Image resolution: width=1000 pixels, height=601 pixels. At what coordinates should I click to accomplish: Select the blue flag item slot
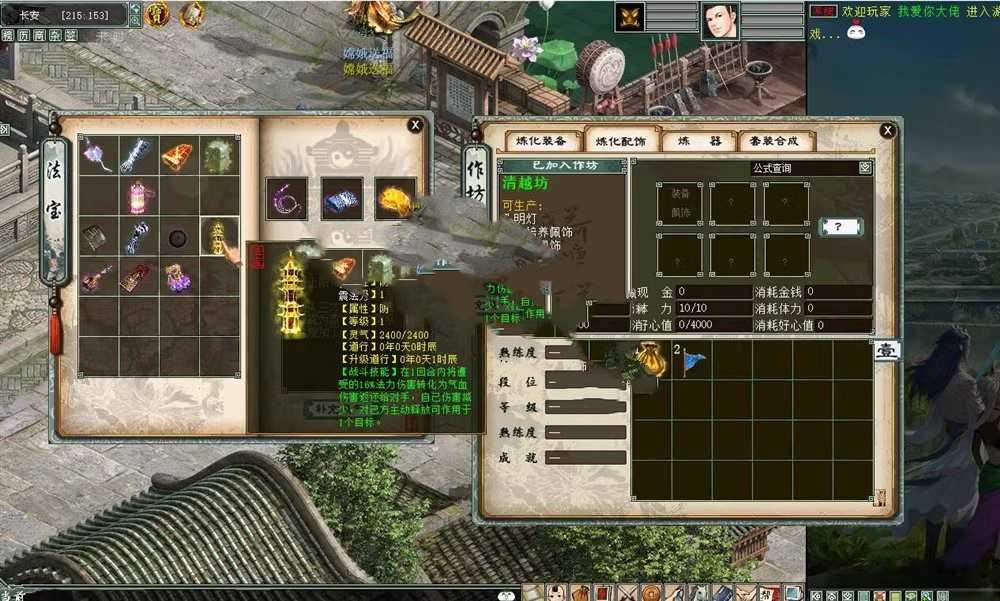(x=690, y=361)
